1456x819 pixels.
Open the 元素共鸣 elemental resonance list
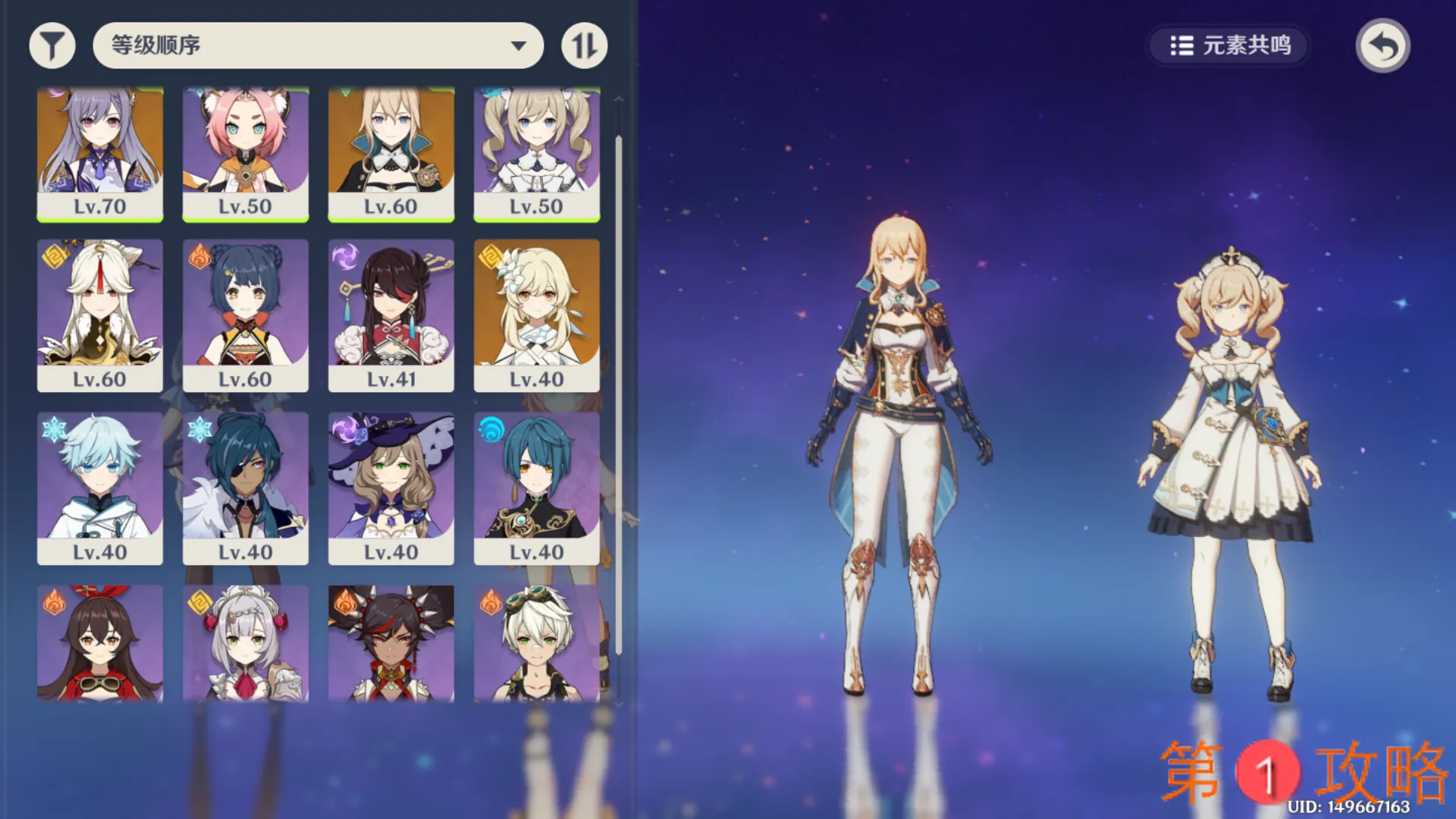click(x=1229, y=45)
